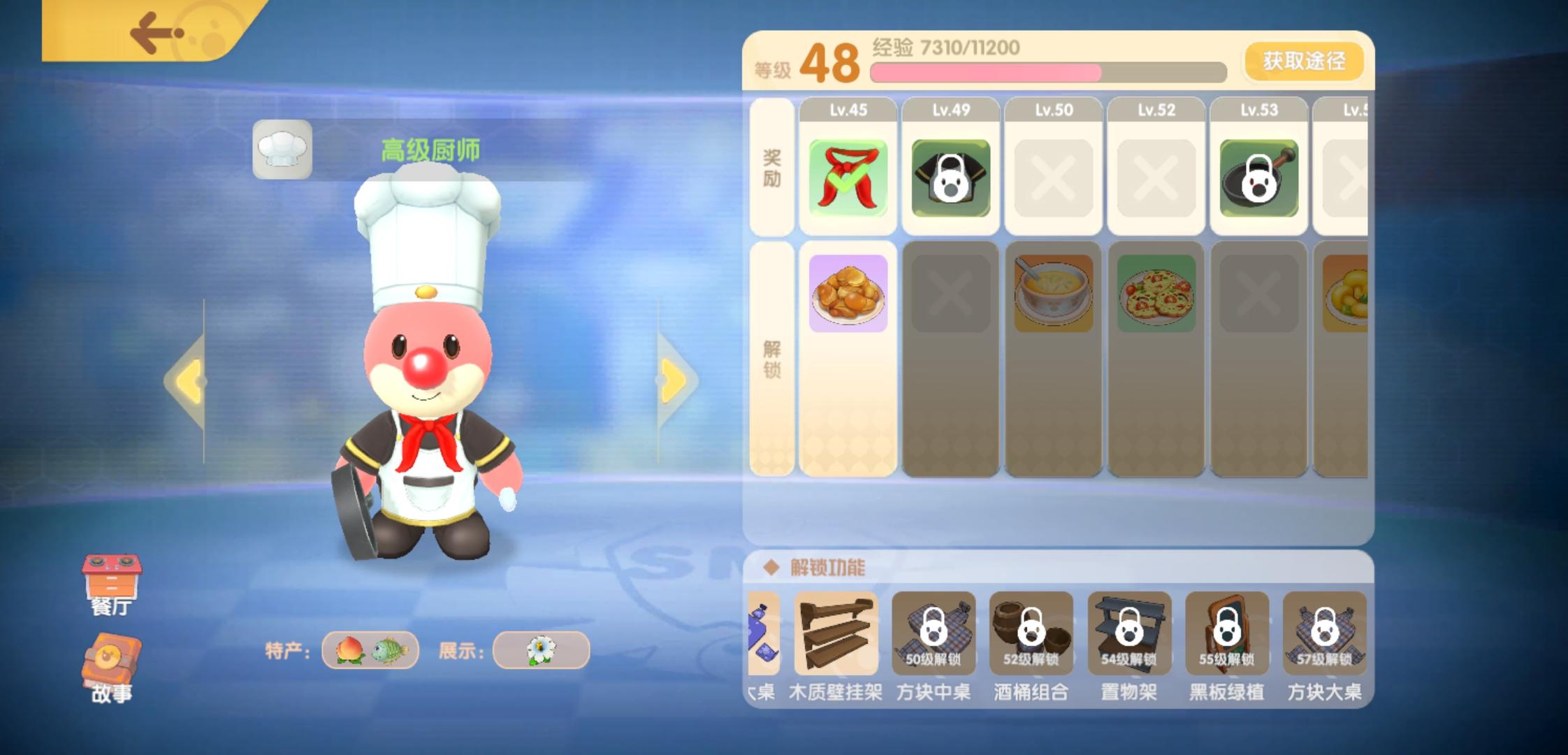
Task: Click the soup recipe under Lv.50
Action: tap(1052, 292)
